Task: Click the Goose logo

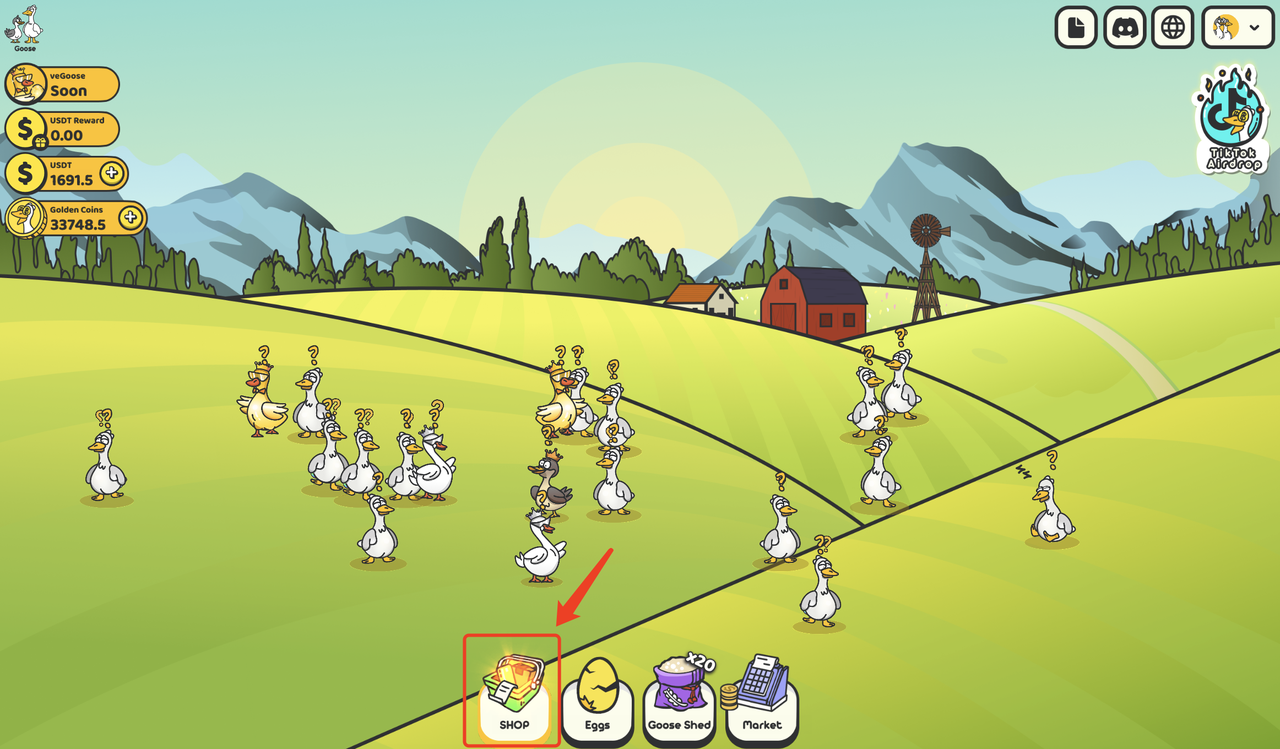Action: coord(25,27)
